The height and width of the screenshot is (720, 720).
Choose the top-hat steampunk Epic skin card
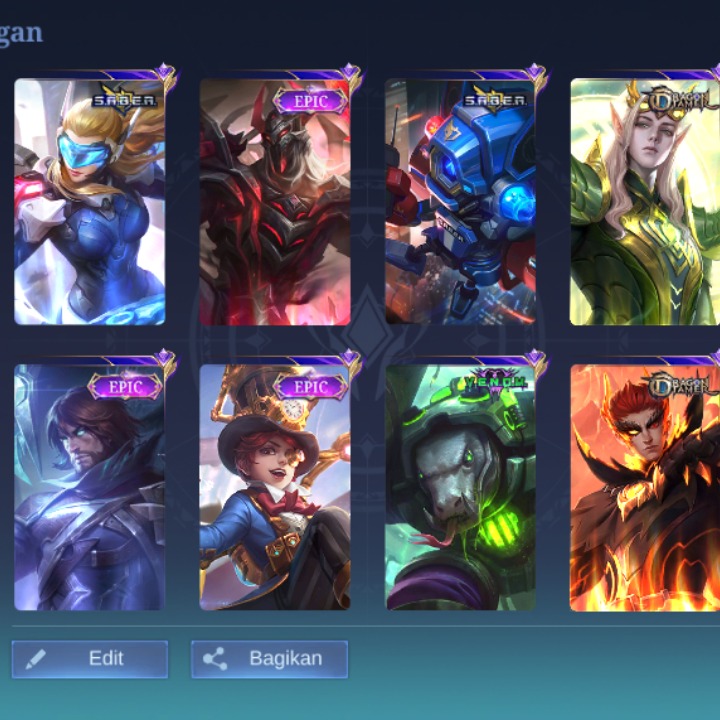(x=275, y=487)
